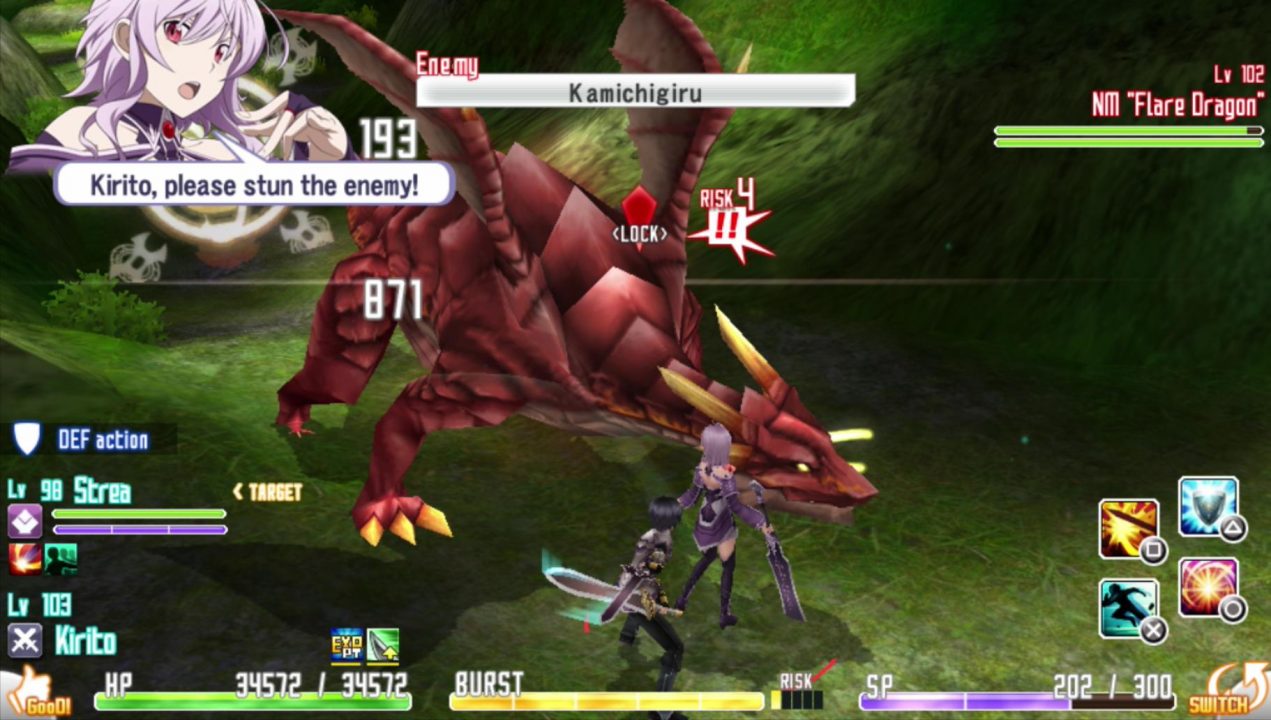This screenshot has width=1271, height=720.
Task: Trigger the running figure dodge skill
Action: tap(1129, 608)
